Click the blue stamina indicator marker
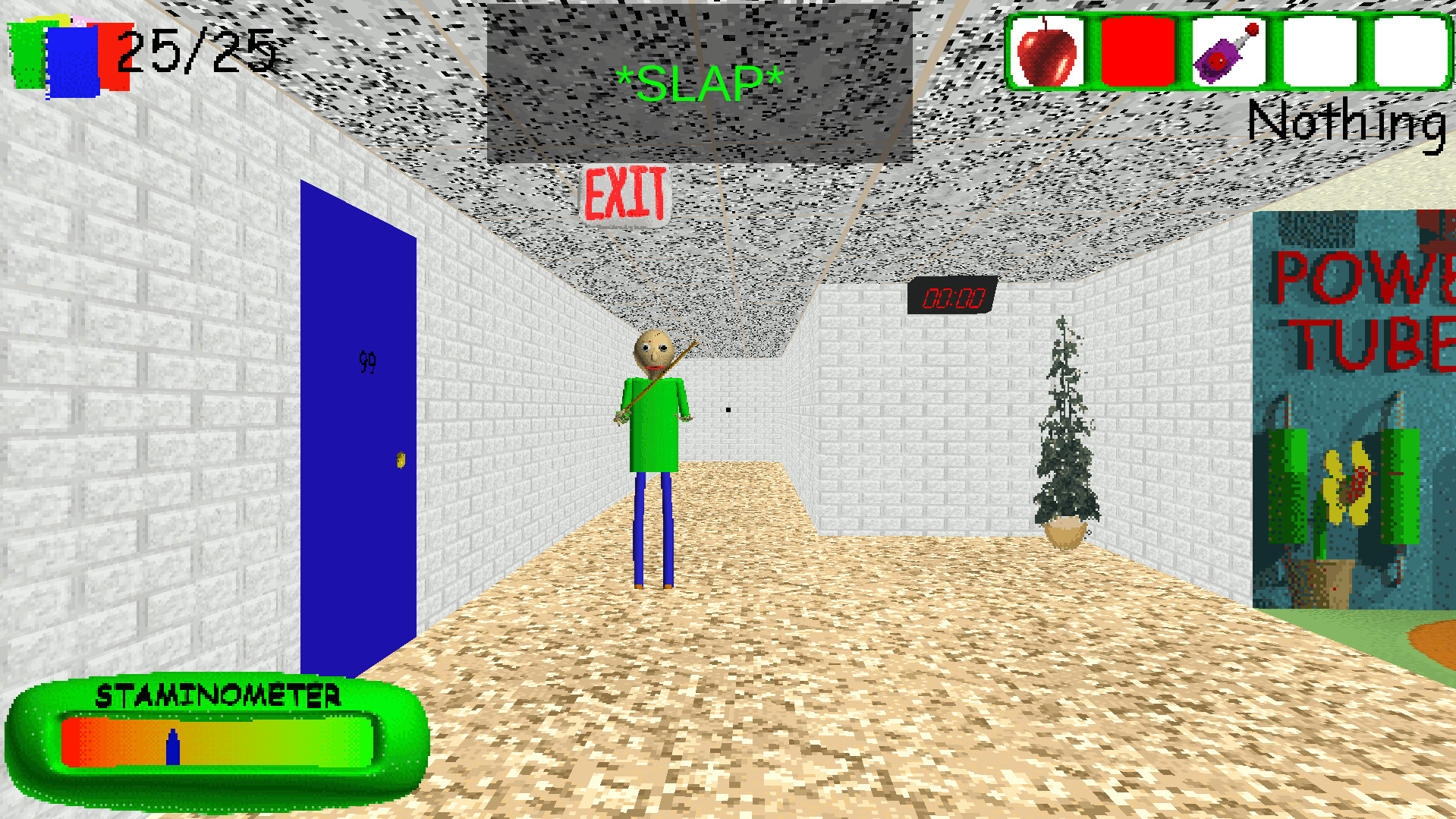Image resolution: width=1456 pixels, height=819 pixels. pos(173,745)
